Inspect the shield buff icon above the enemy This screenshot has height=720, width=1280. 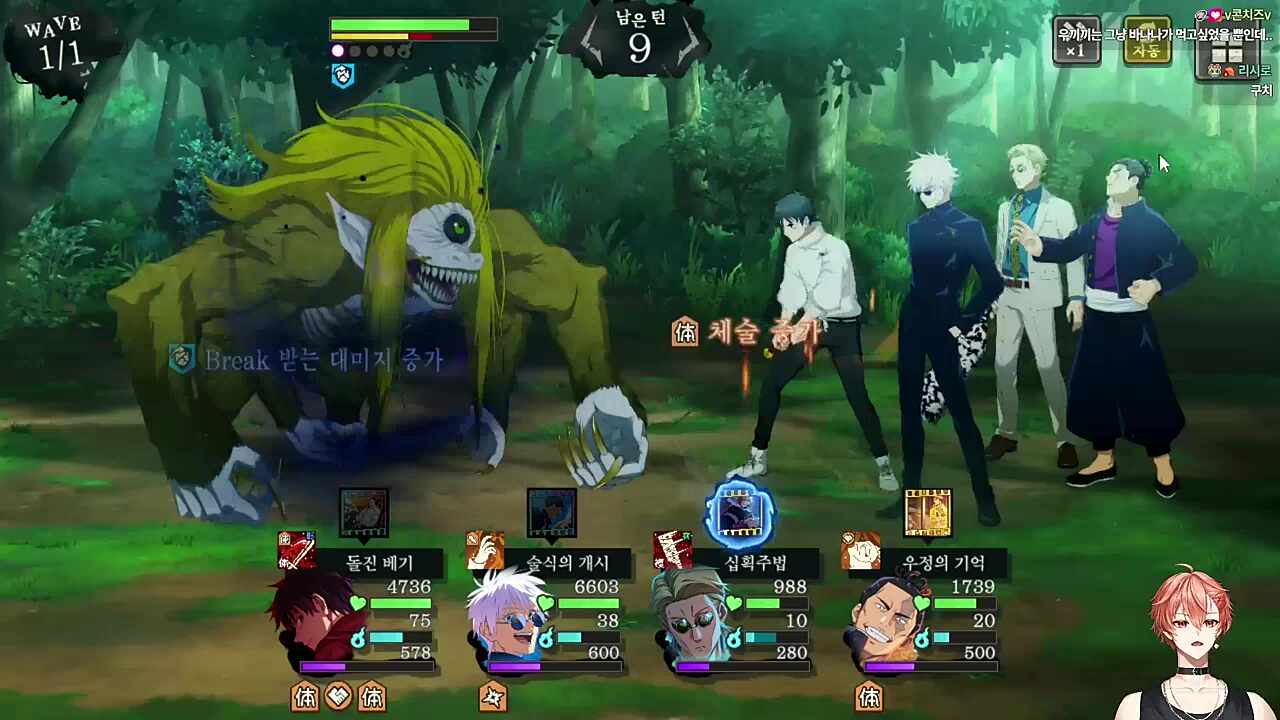click(x=343, y=76)
